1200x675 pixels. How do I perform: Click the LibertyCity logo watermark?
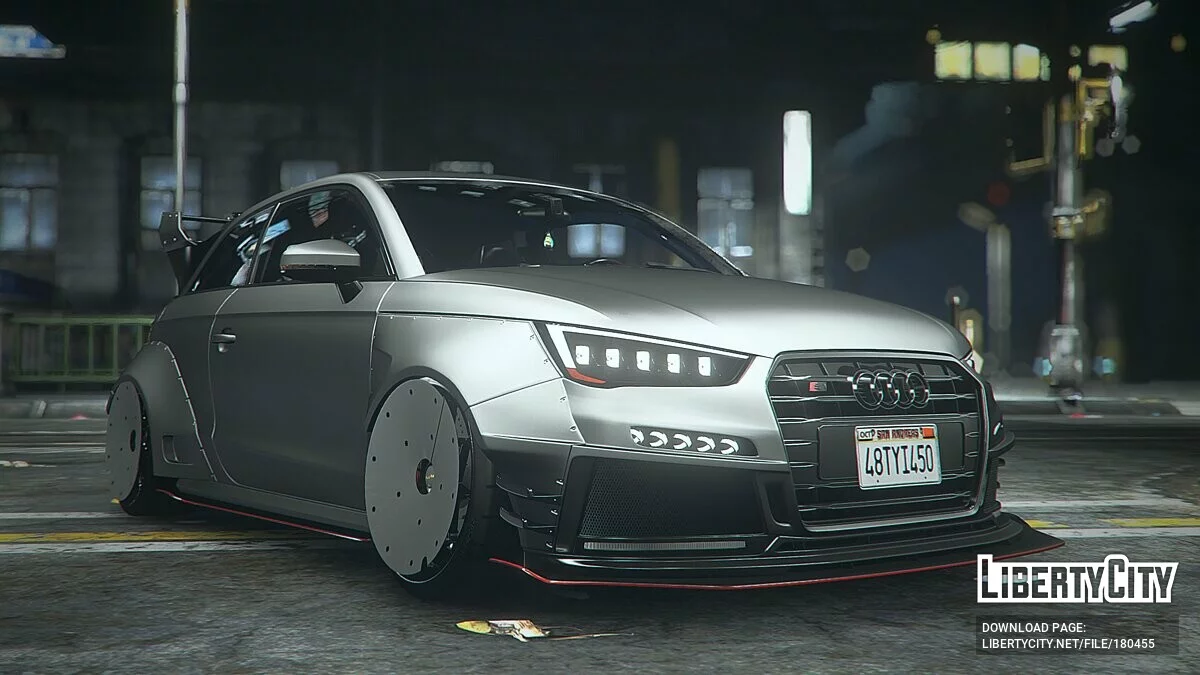pos(1077,579)
